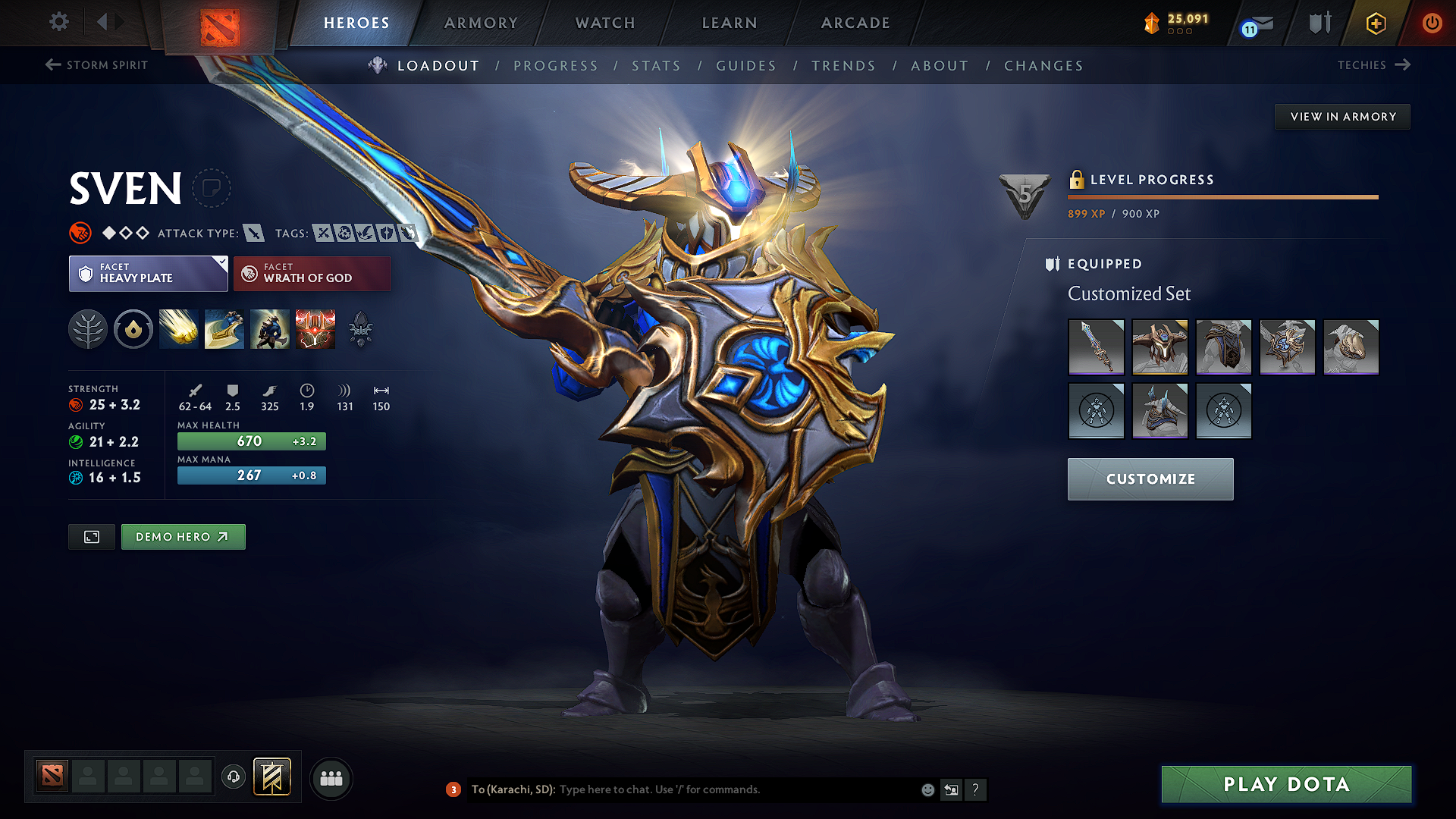Viewport: 1456px width, 819px height.
Task: Click DEMO HERO to test Sven
Action: [x=183, y=536]
